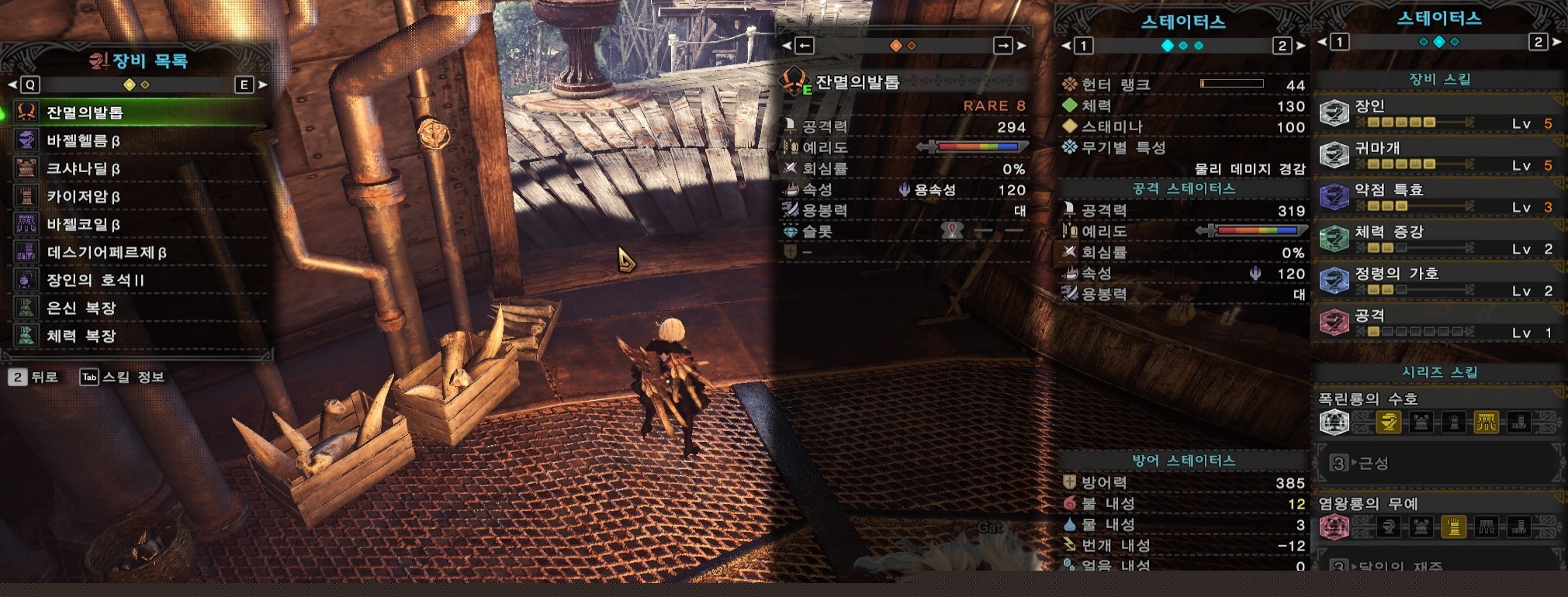Select the 체력 증강 skill row

[x=1438, y=240]
